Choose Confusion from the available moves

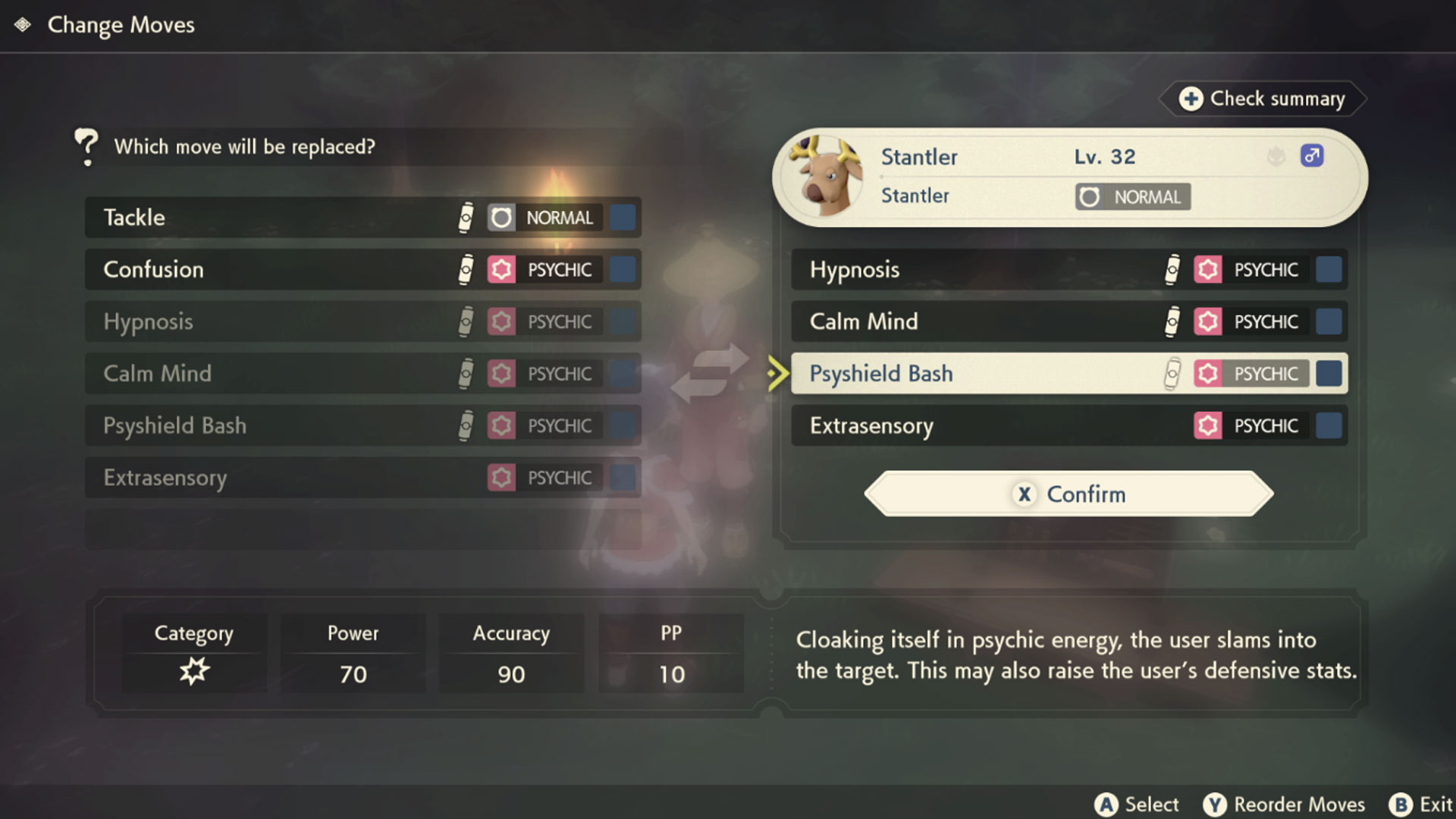coord(362,269)
